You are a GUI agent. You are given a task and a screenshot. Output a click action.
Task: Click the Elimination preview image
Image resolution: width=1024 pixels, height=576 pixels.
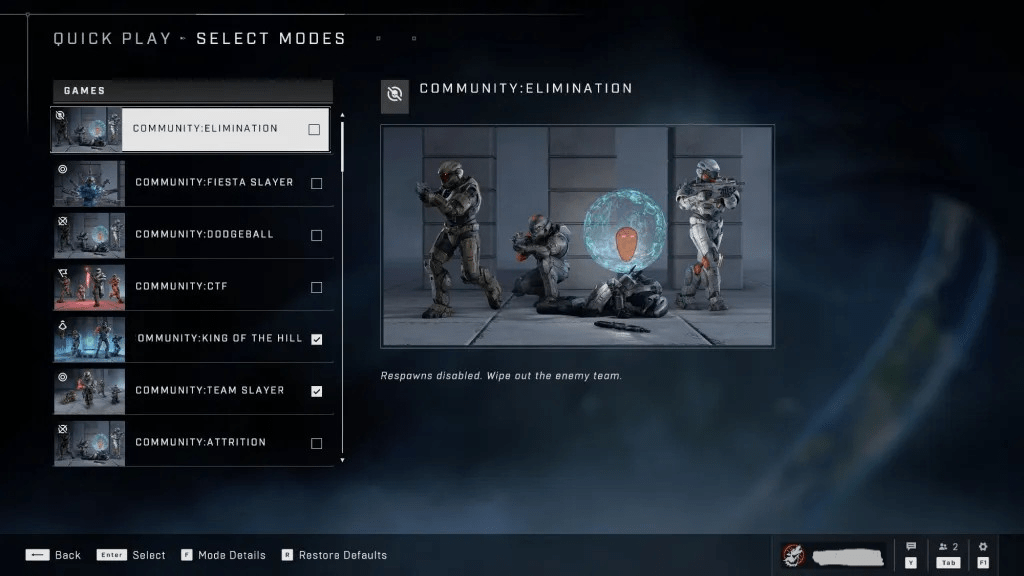(x=577, y=236)
